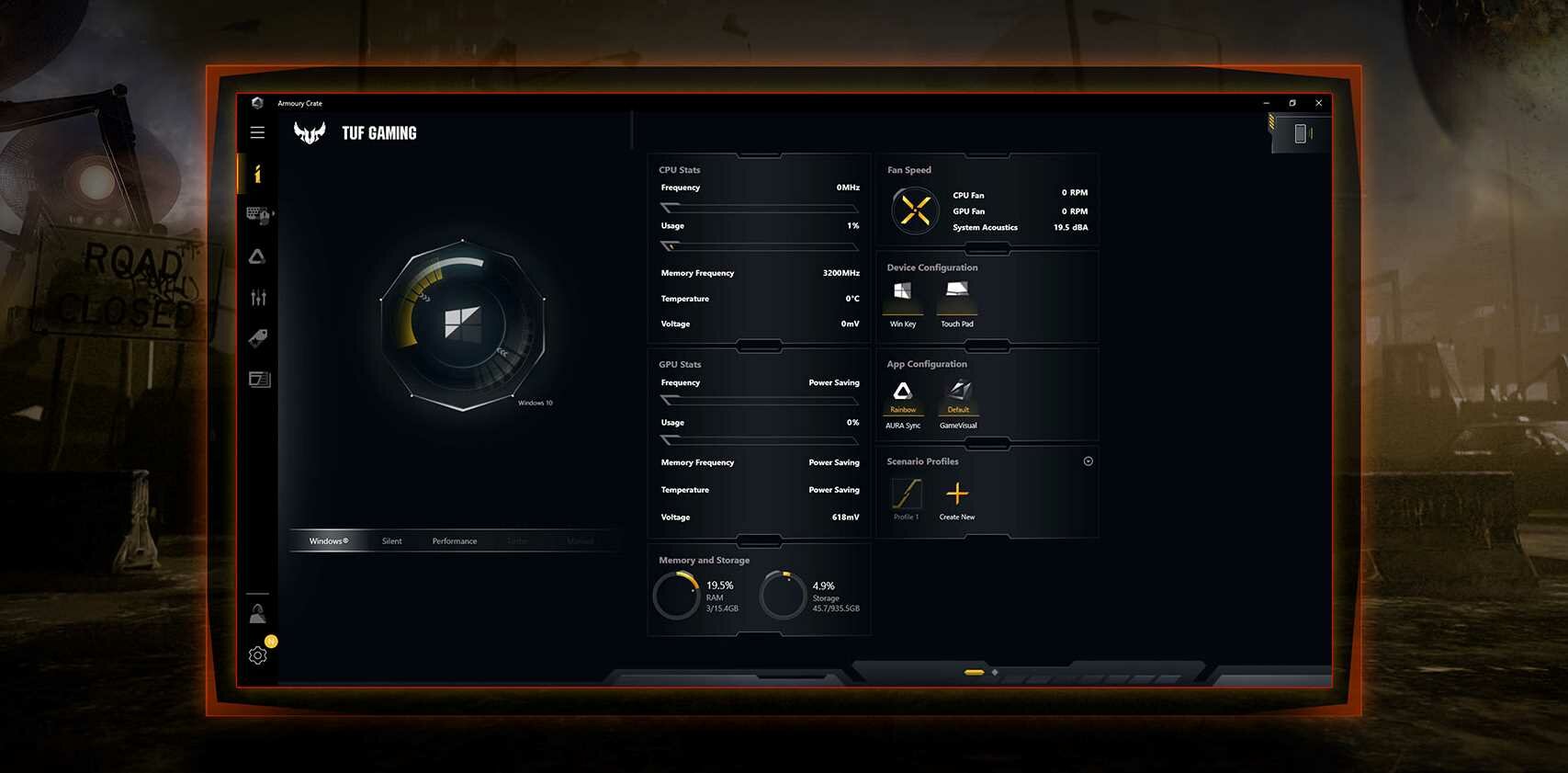1568x773 pixels.
Task: Open the audio sliders icon in sidebar
Action: coord(258,296)
